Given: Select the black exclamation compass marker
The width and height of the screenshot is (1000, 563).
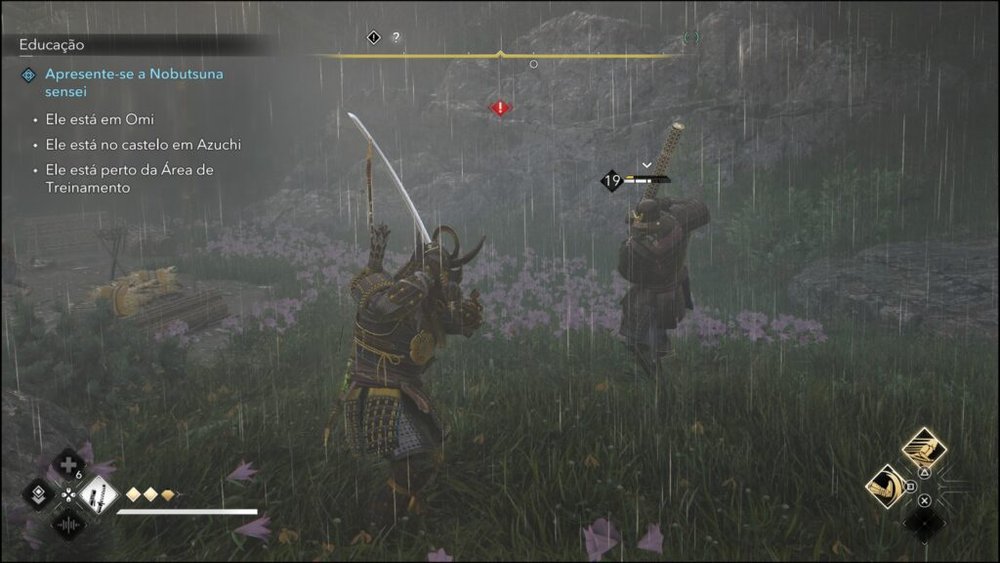Looking at the screenshot, I should (x=374, y=38).
